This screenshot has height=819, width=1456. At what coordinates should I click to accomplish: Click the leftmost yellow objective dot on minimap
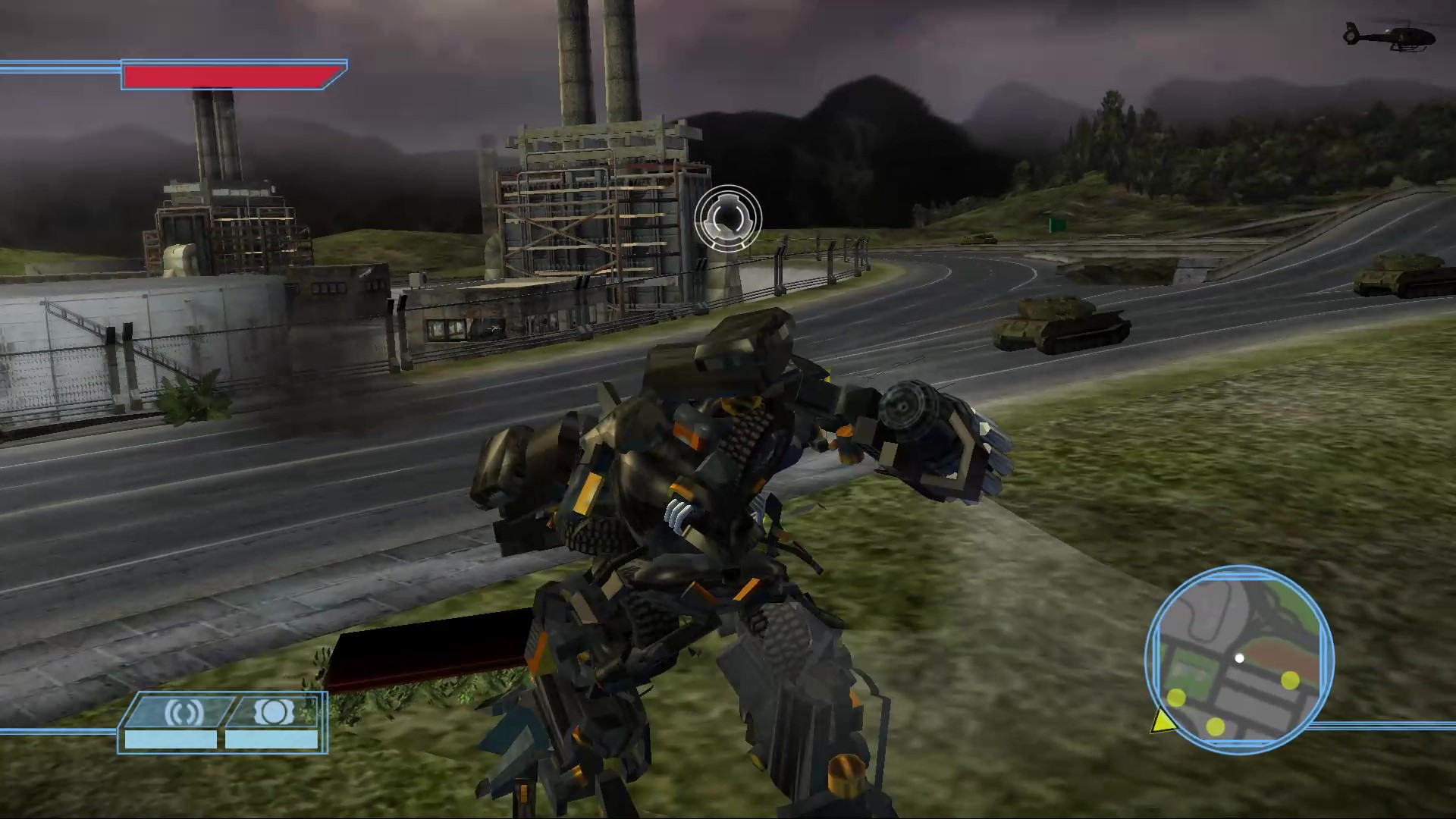[1175, 698]
